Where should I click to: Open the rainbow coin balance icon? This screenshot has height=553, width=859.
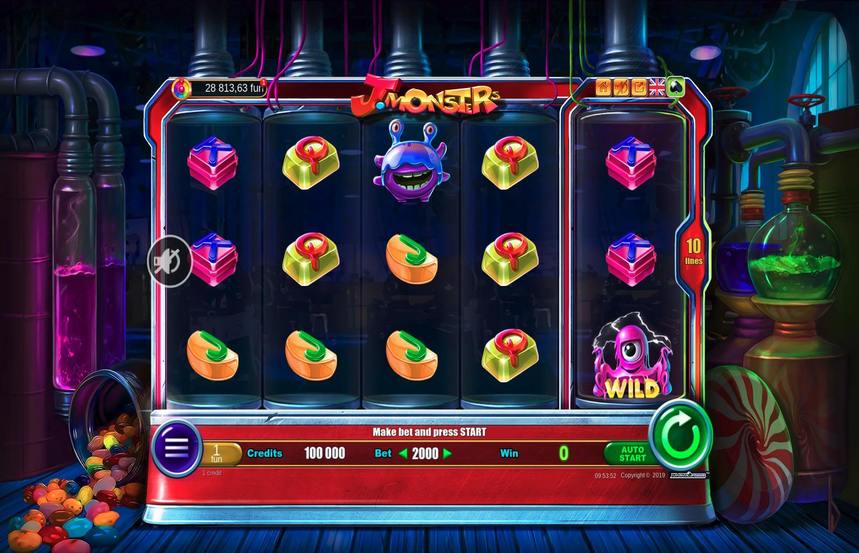click(182, 88)
